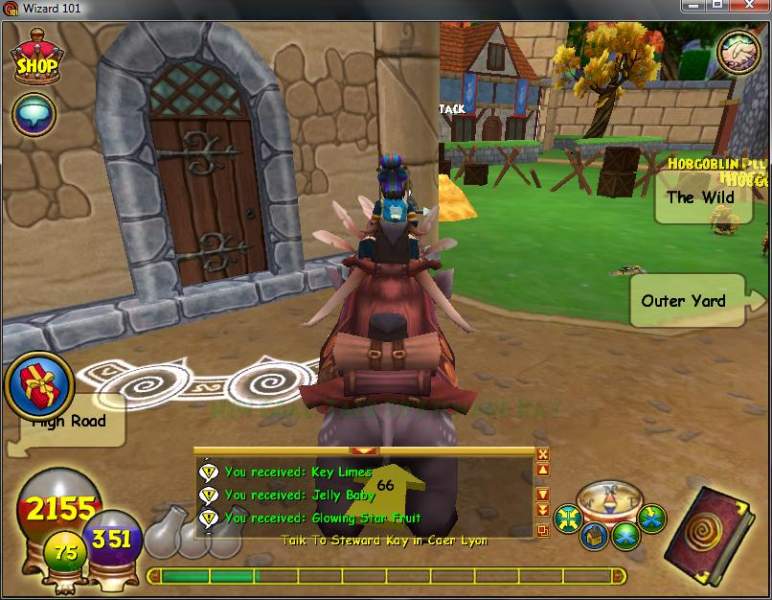The height and width of the screenshot is (600, 772).
Task: Minimize the Wizard 101 window
Action: pyautogui.click(x=690, y=8)
